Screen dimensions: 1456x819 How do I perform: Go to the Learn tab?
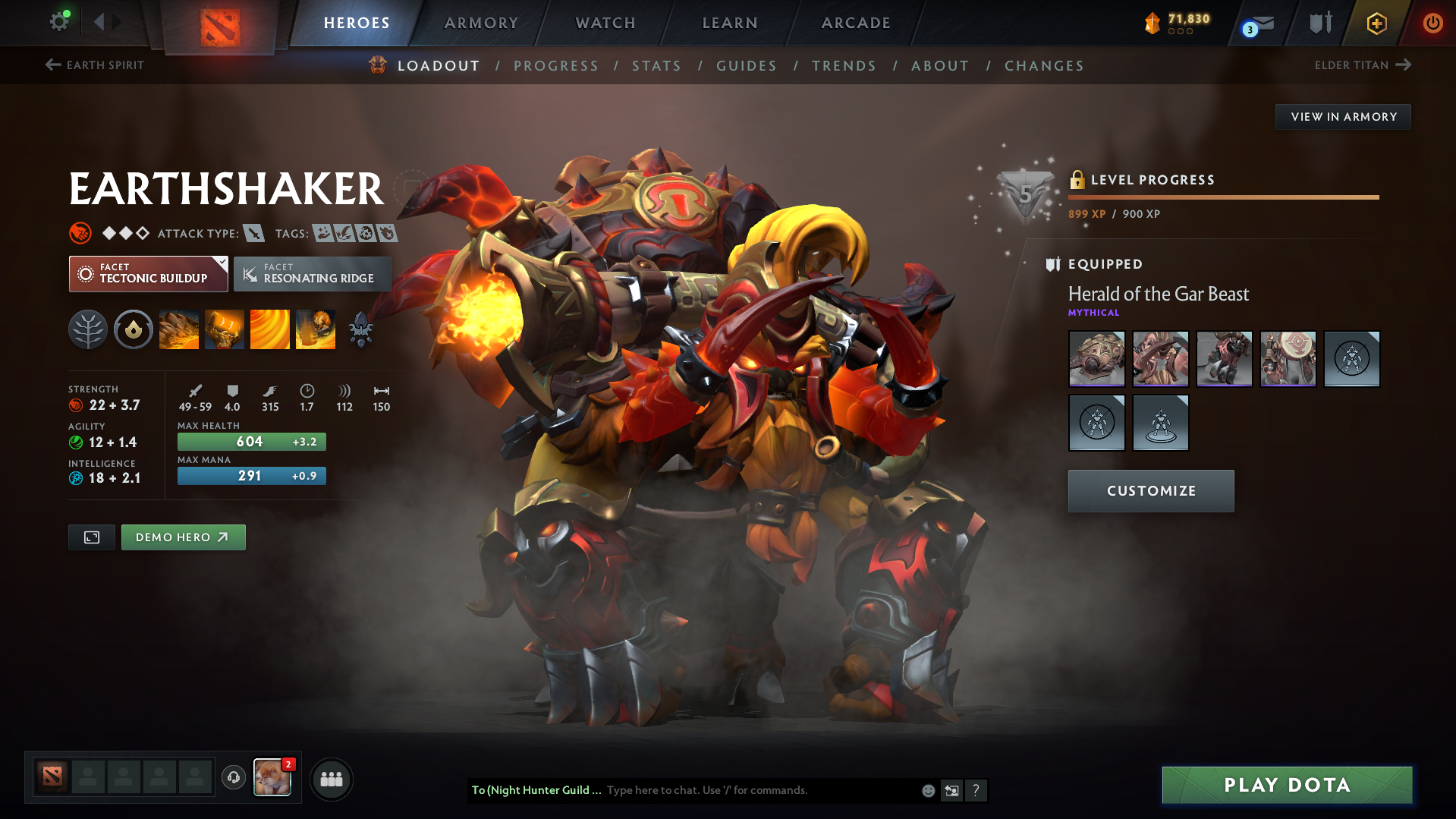pyautogui.click(x=730, y=23)
